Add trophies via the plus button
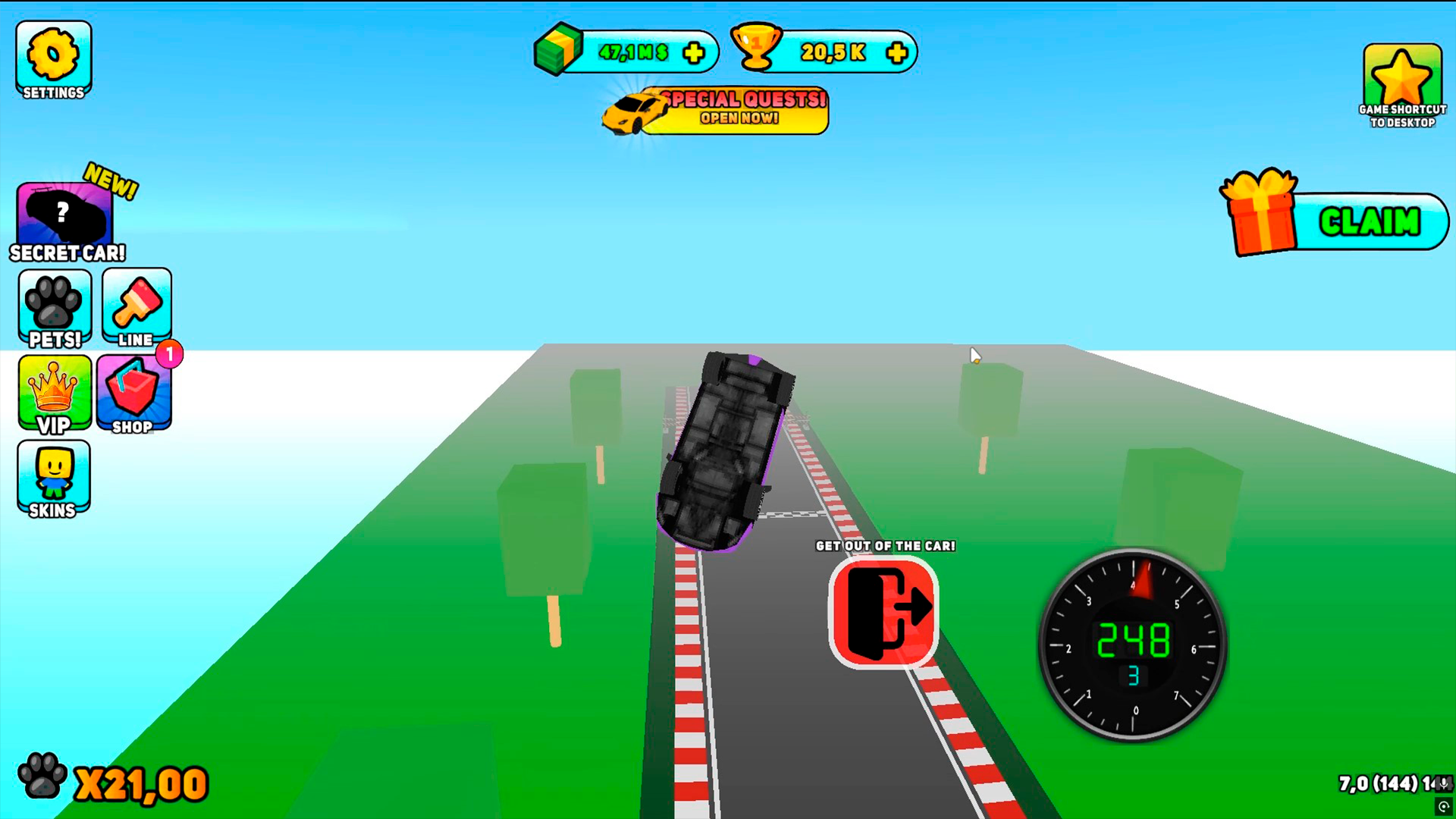This screenshot has width=1456, height=819. [x=896, y=52]
